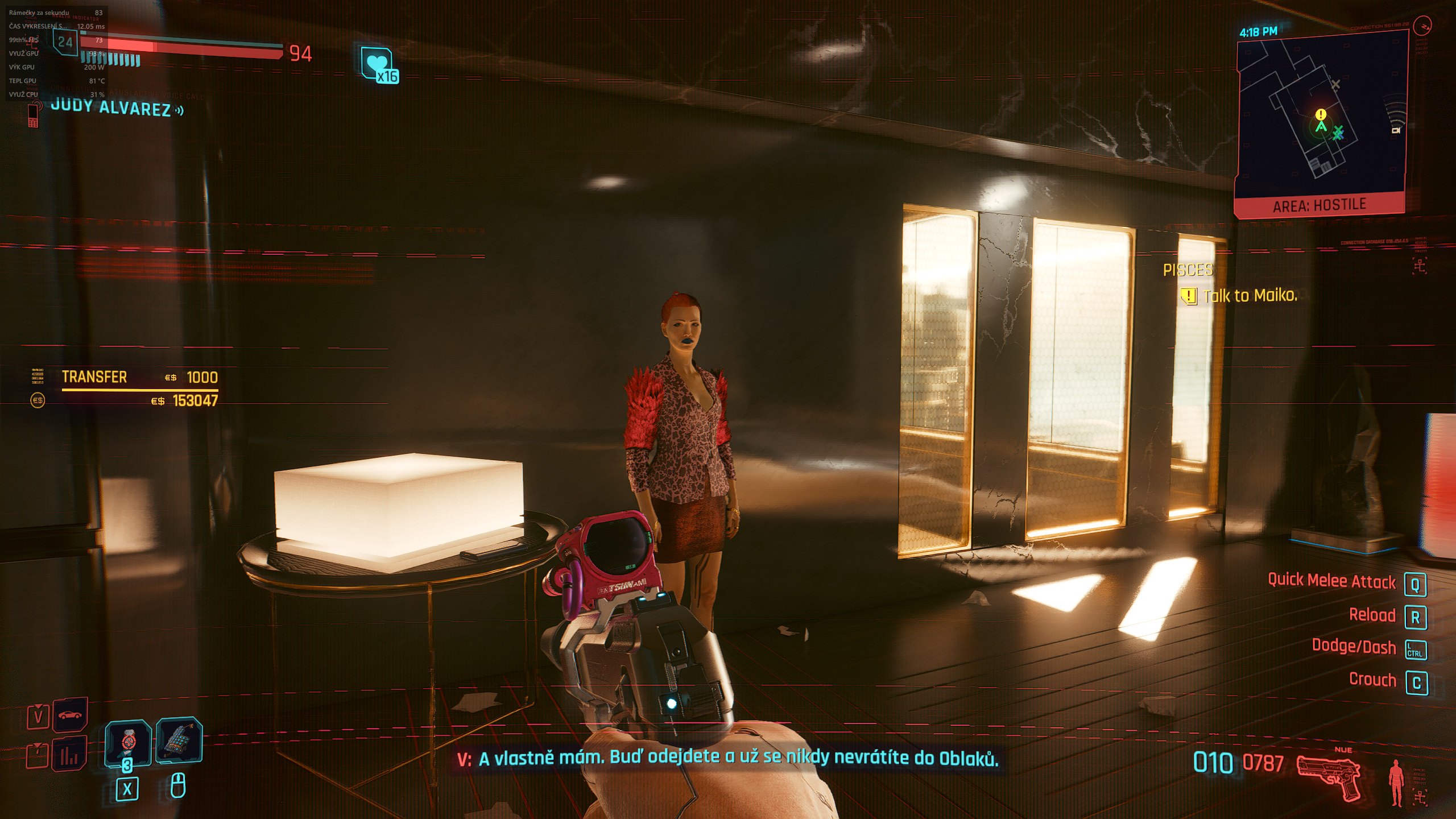Select the blue-studded gadget quick slot

[x=179, y=741]
